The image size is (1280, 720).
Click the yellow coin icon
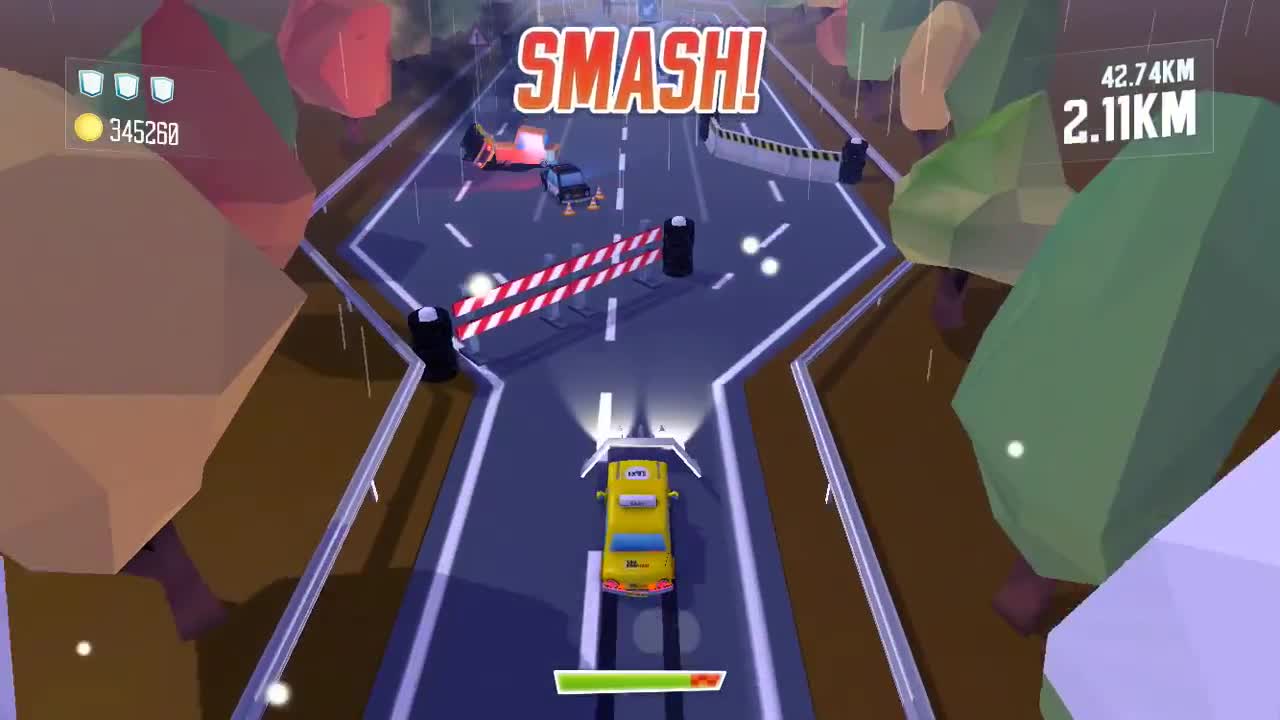pos(90,127)
